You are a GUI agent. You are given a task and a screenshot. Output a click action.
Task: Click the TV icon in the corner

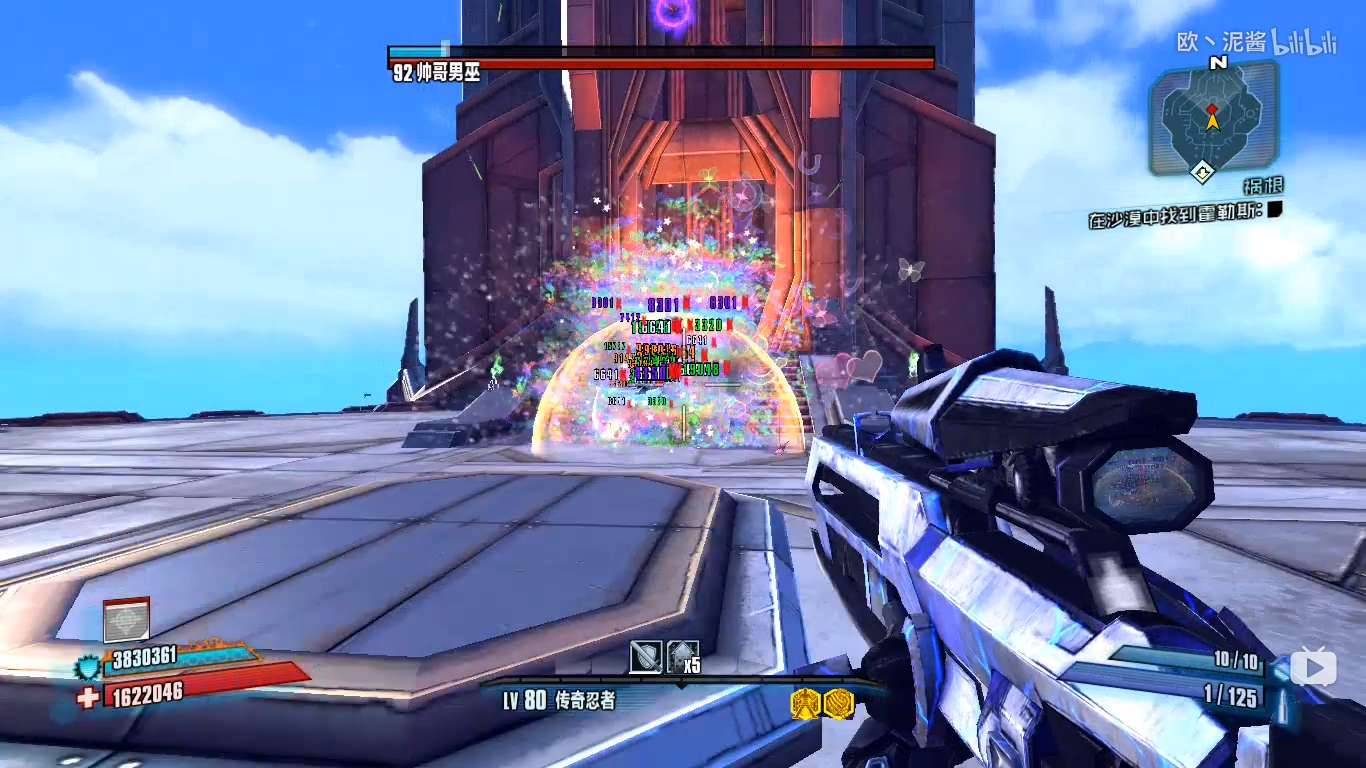[1313, 667]
